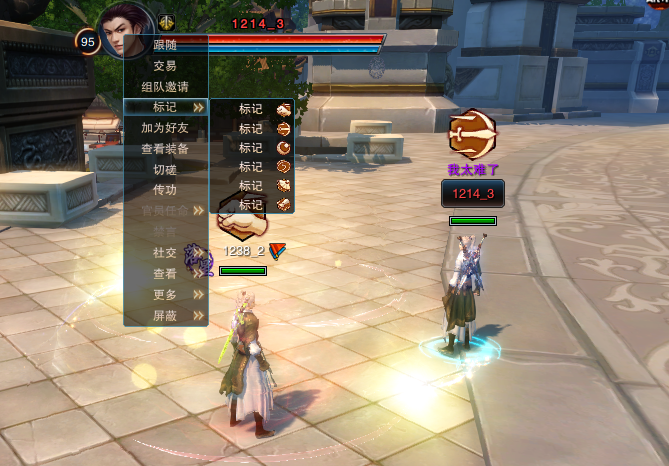Send a 组队邀请 party invite
The height and width of the screenshot is (466, 669).
point(164,86)
